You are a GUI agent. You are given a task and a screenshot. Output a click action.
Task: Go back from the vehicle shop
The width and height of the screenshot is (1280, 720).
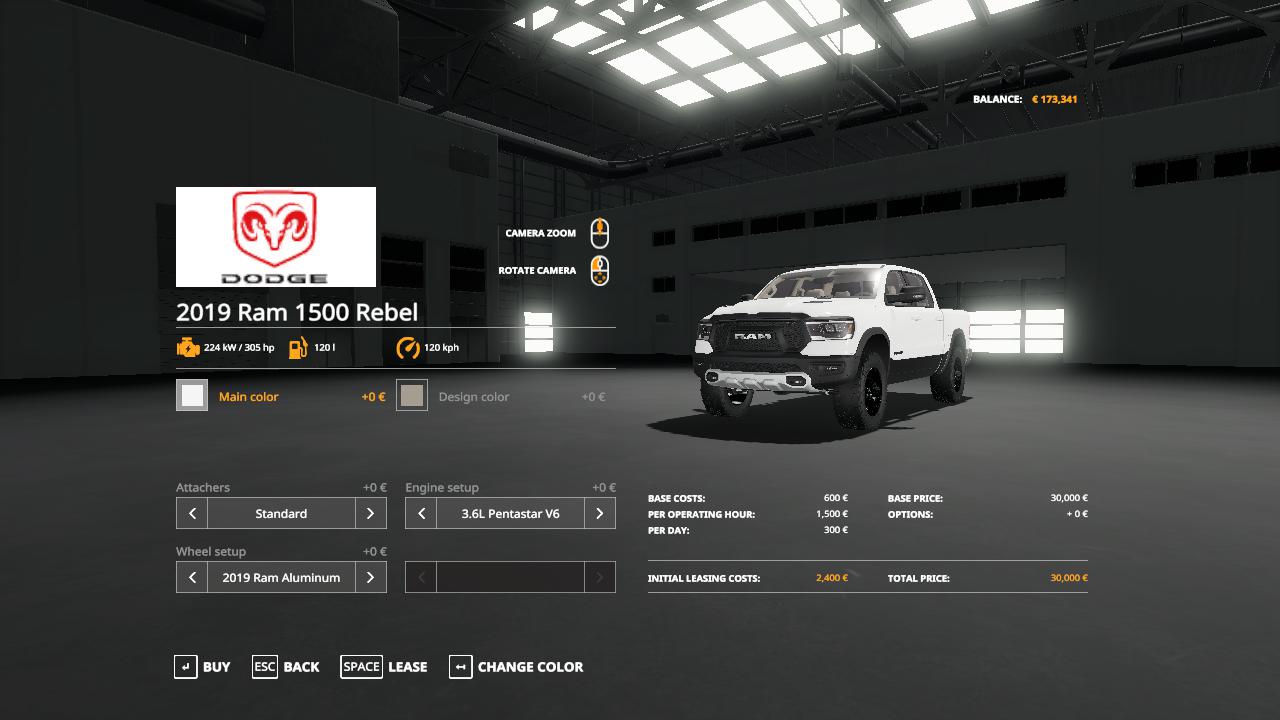click(x=286, y=667)
